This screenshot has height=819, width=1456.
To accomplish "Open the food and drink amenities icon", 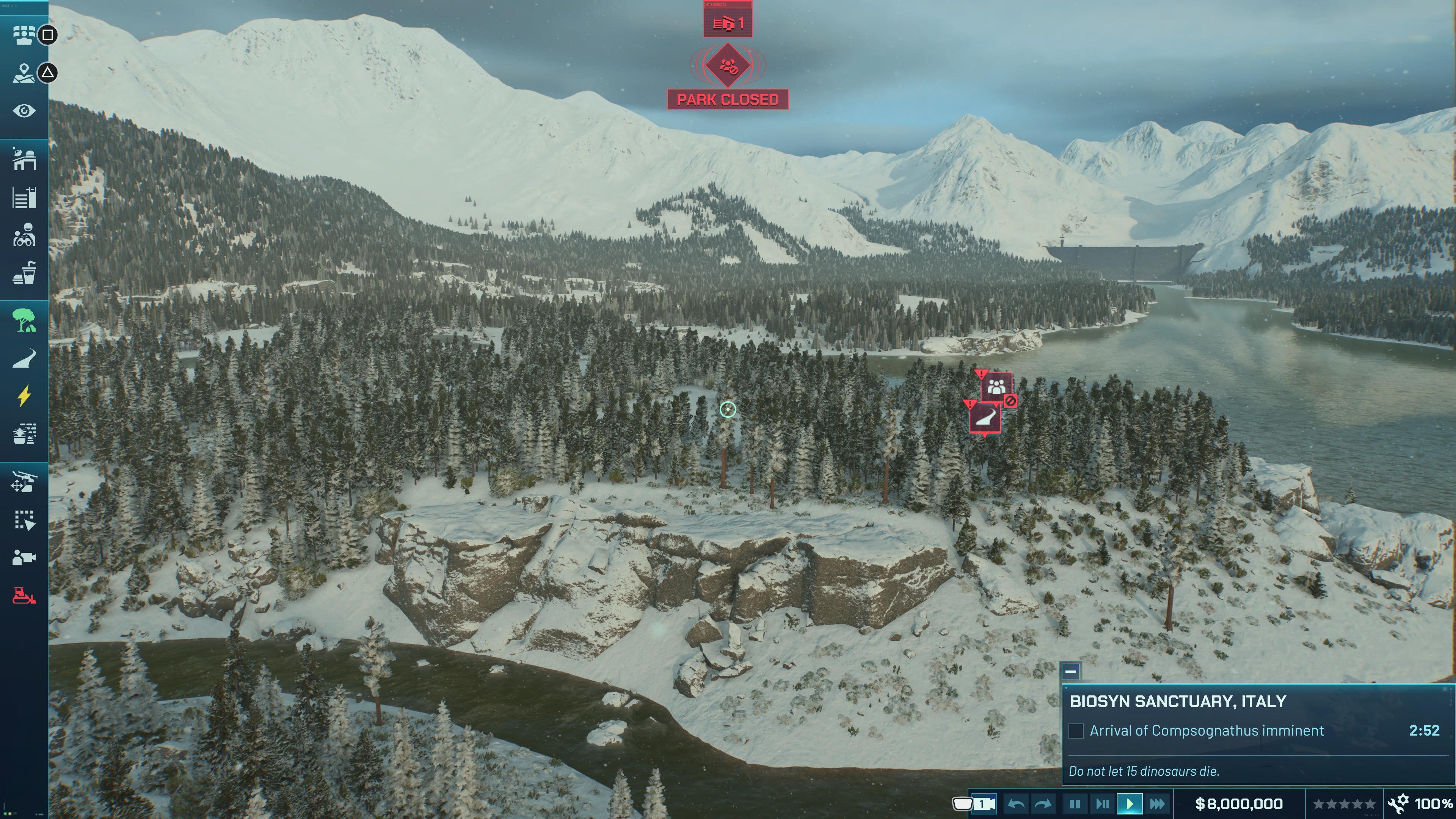I will coord(24,273).
